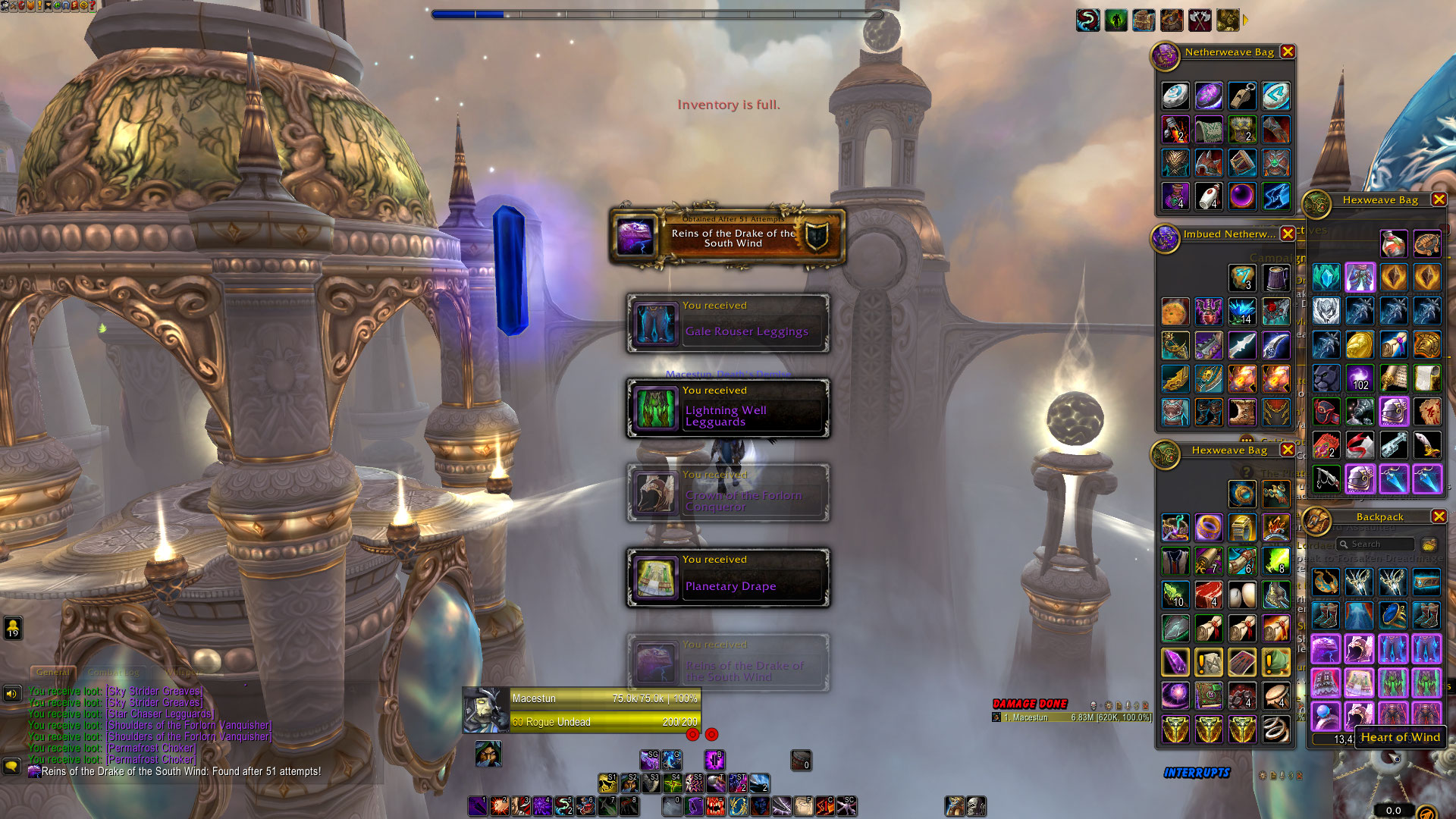1456x819 pixels.
Task: Select the blue gem ring in Backpack
Action: tap(1393, 615)
